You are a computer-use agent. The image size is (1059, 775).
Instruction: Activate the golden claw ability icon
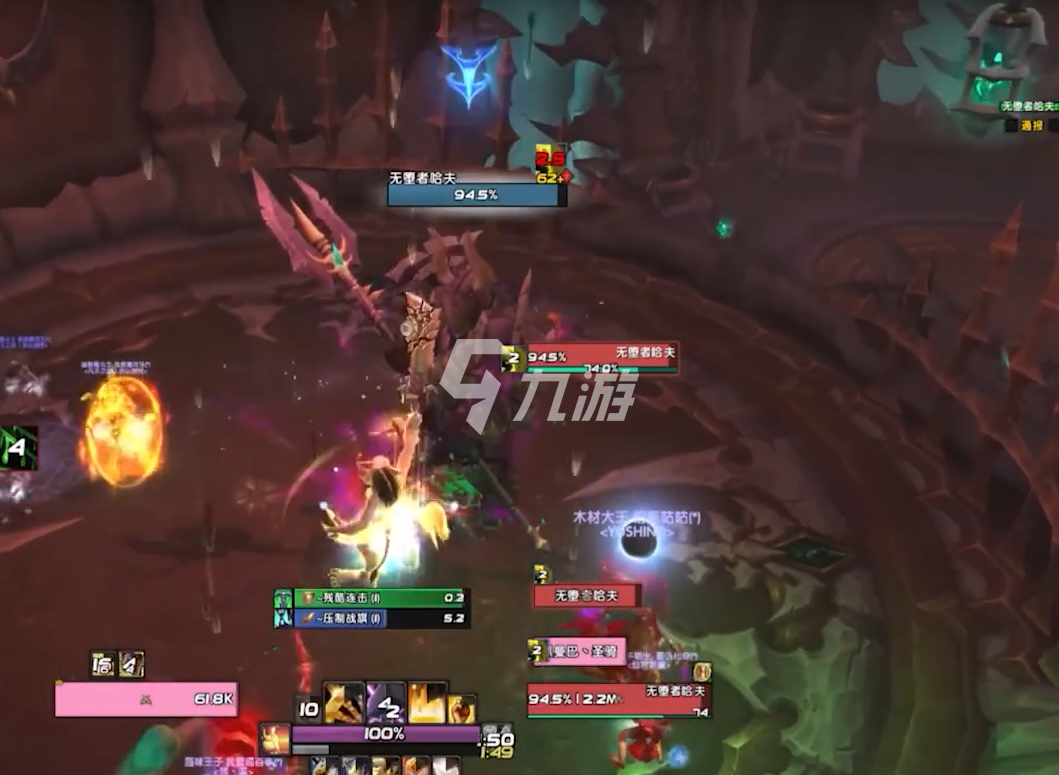(343, 703)
